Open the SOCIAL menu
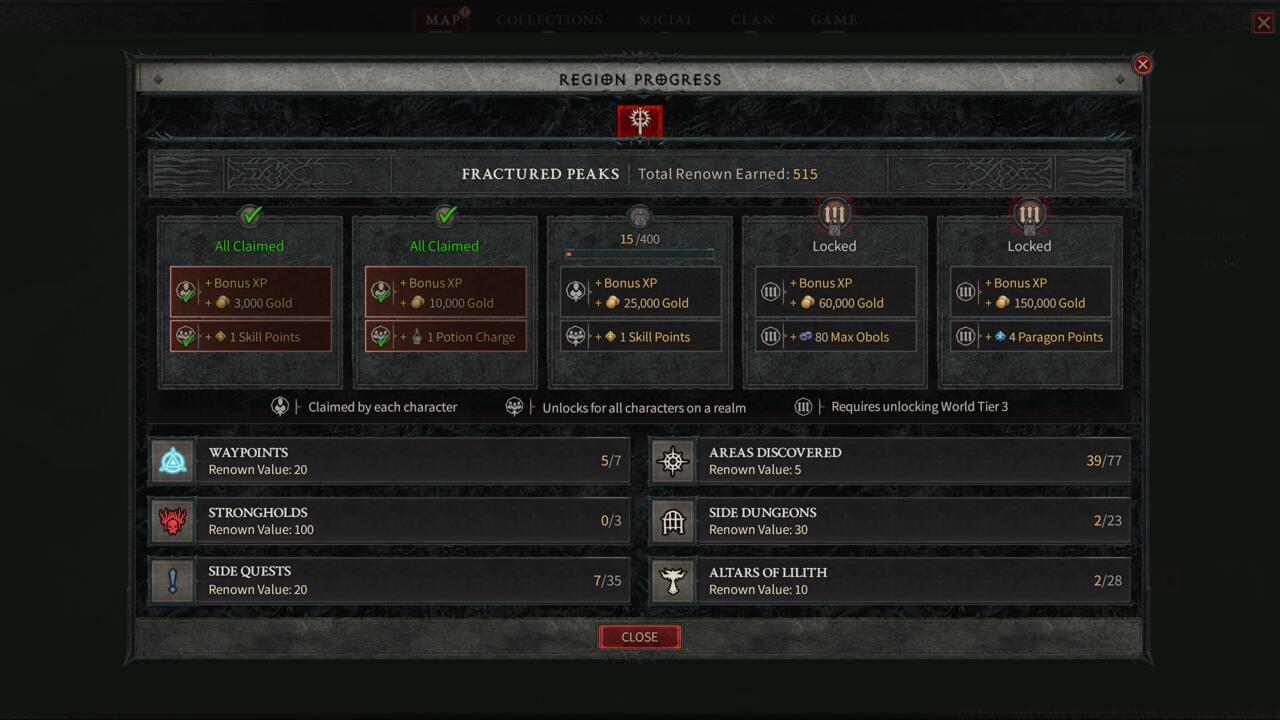This screenshot has width=1280, height=720. point(666,19)
